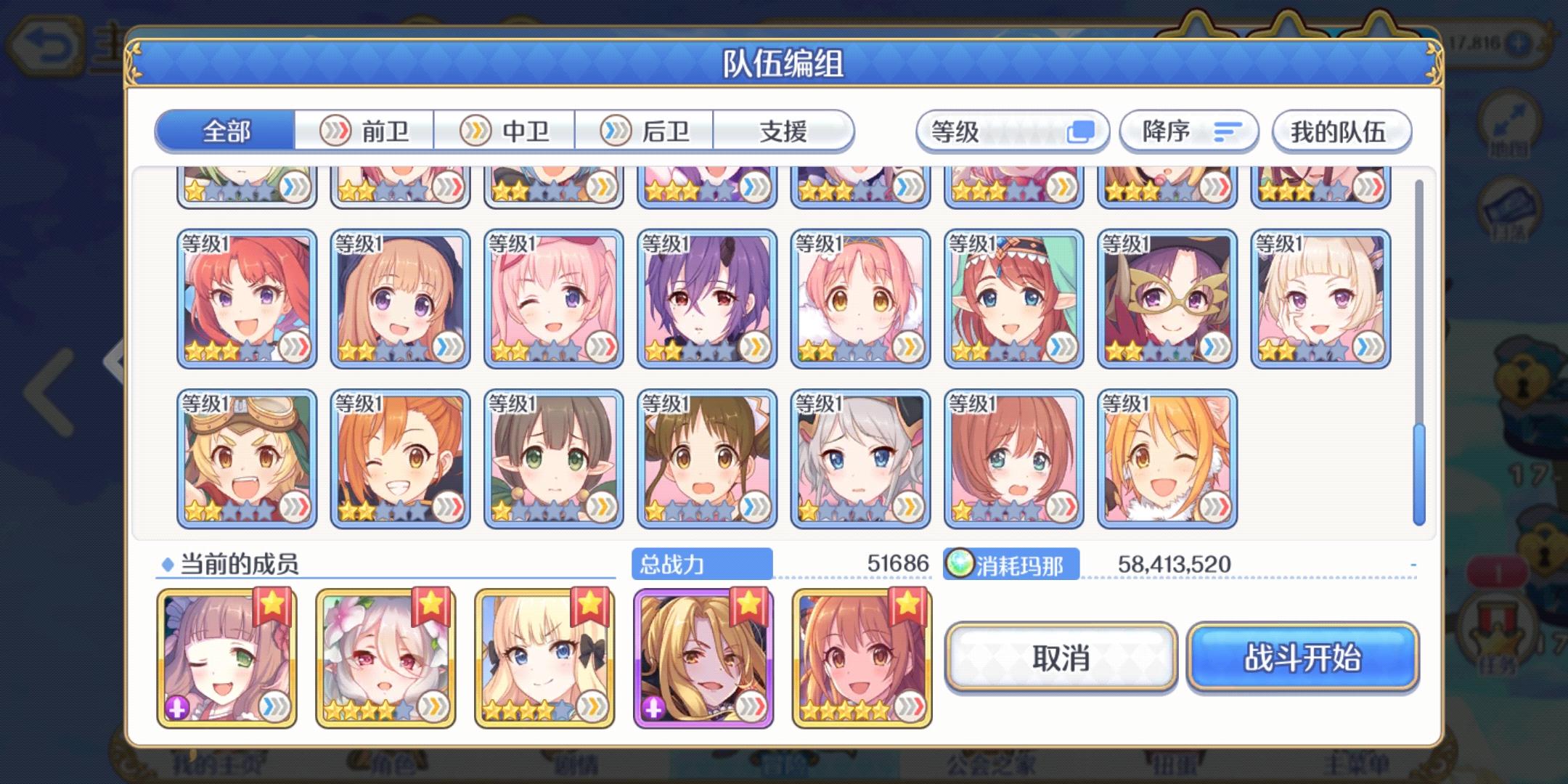The image size is (1568, 784).
Task: Switch to the 前卫 tab
Action: tap(364, 131)
